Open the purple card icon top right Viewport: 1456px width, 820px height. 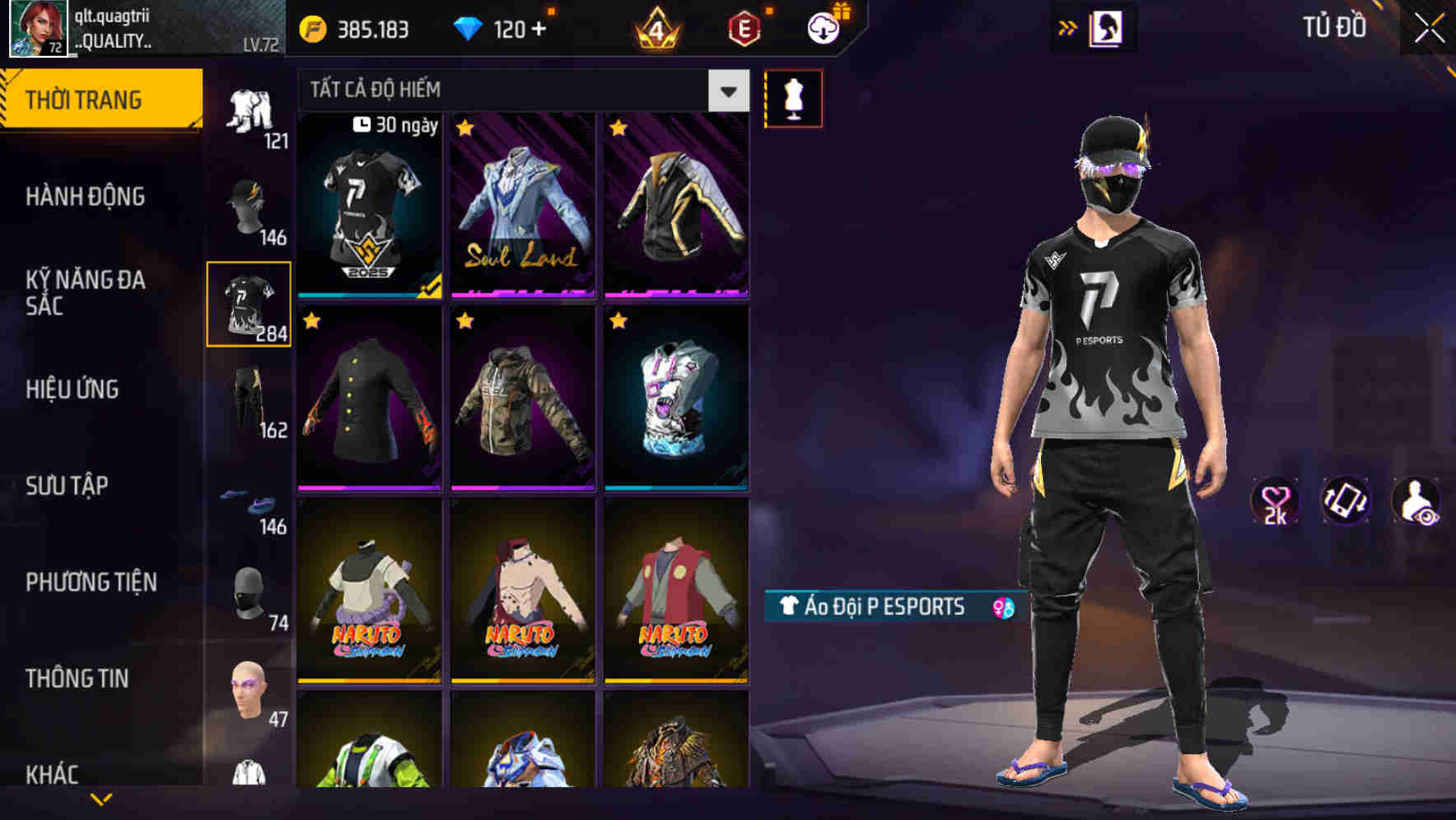click(x=1106, y=26)
